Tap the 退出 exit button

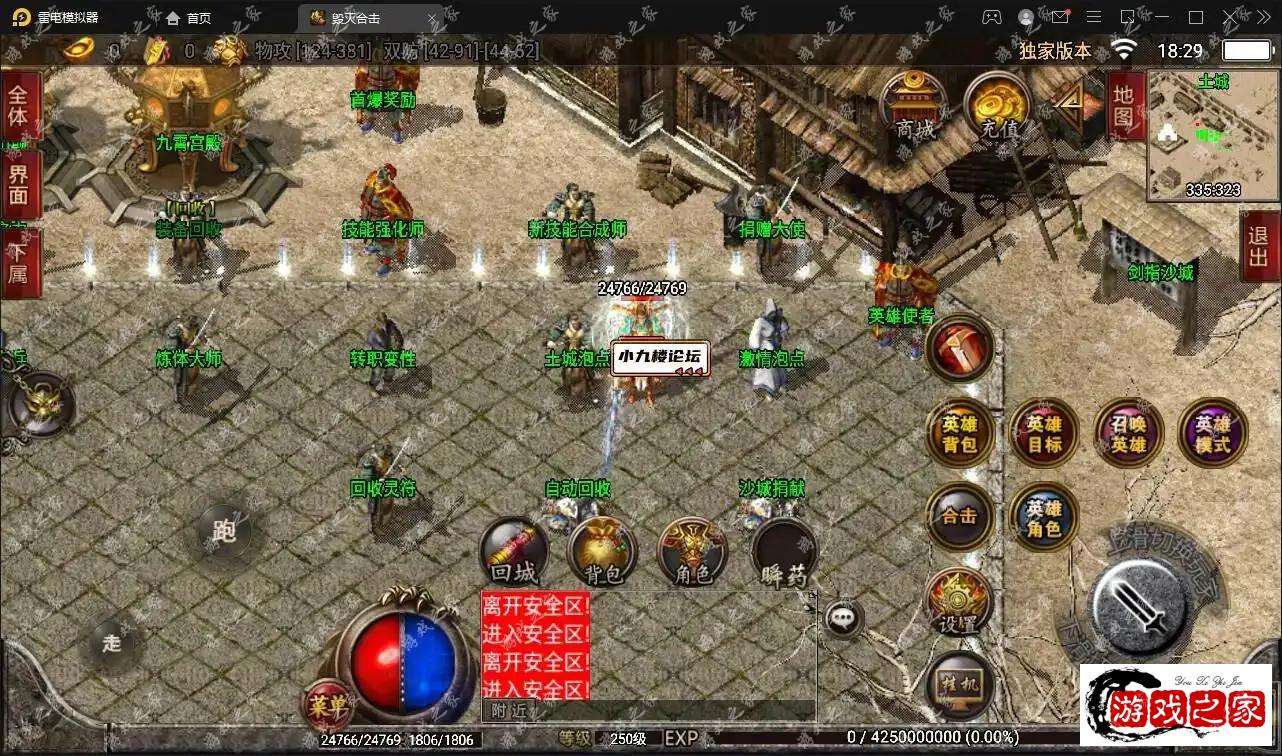(1259, 247)
